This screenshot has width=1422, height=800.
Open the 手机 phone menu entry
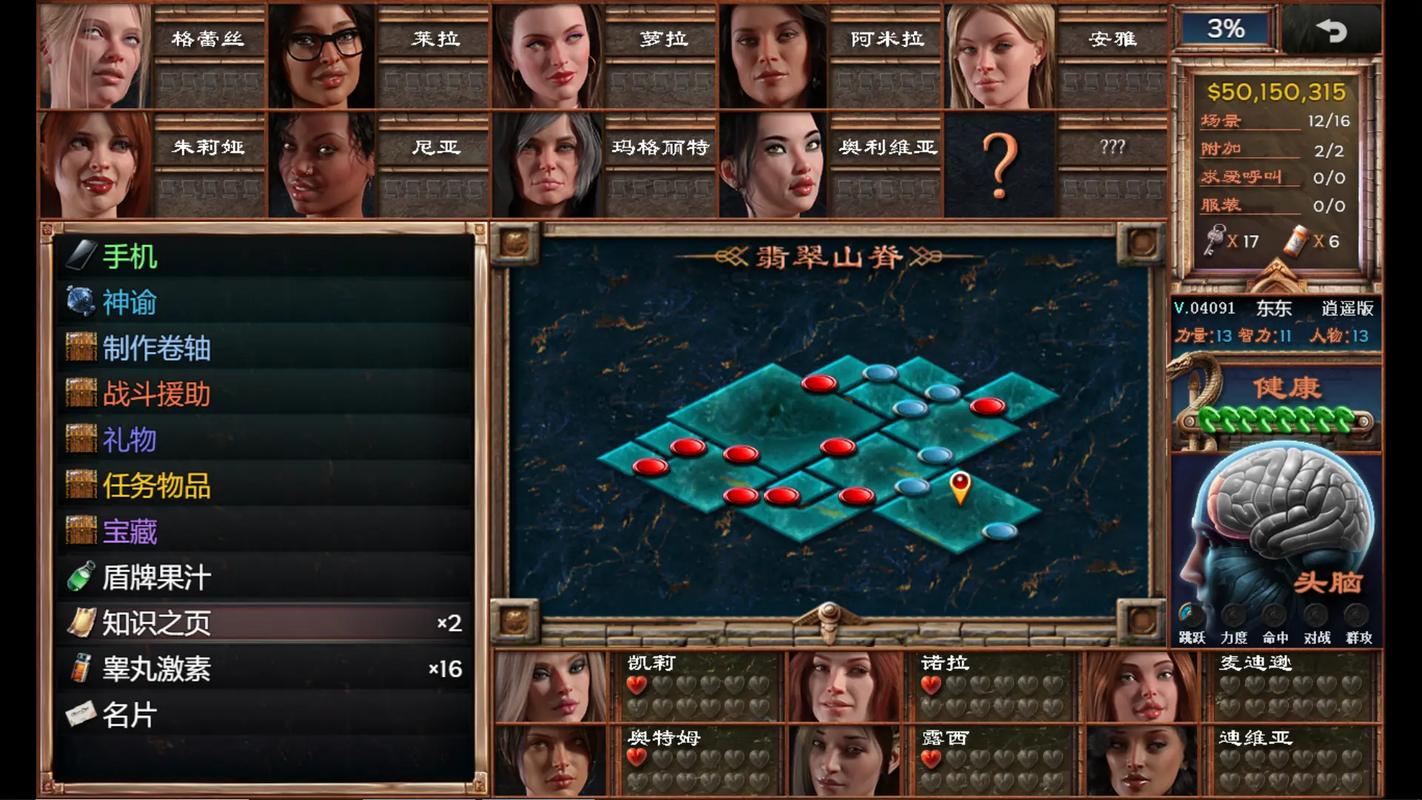pyautogui.click(x=130, y=257)
